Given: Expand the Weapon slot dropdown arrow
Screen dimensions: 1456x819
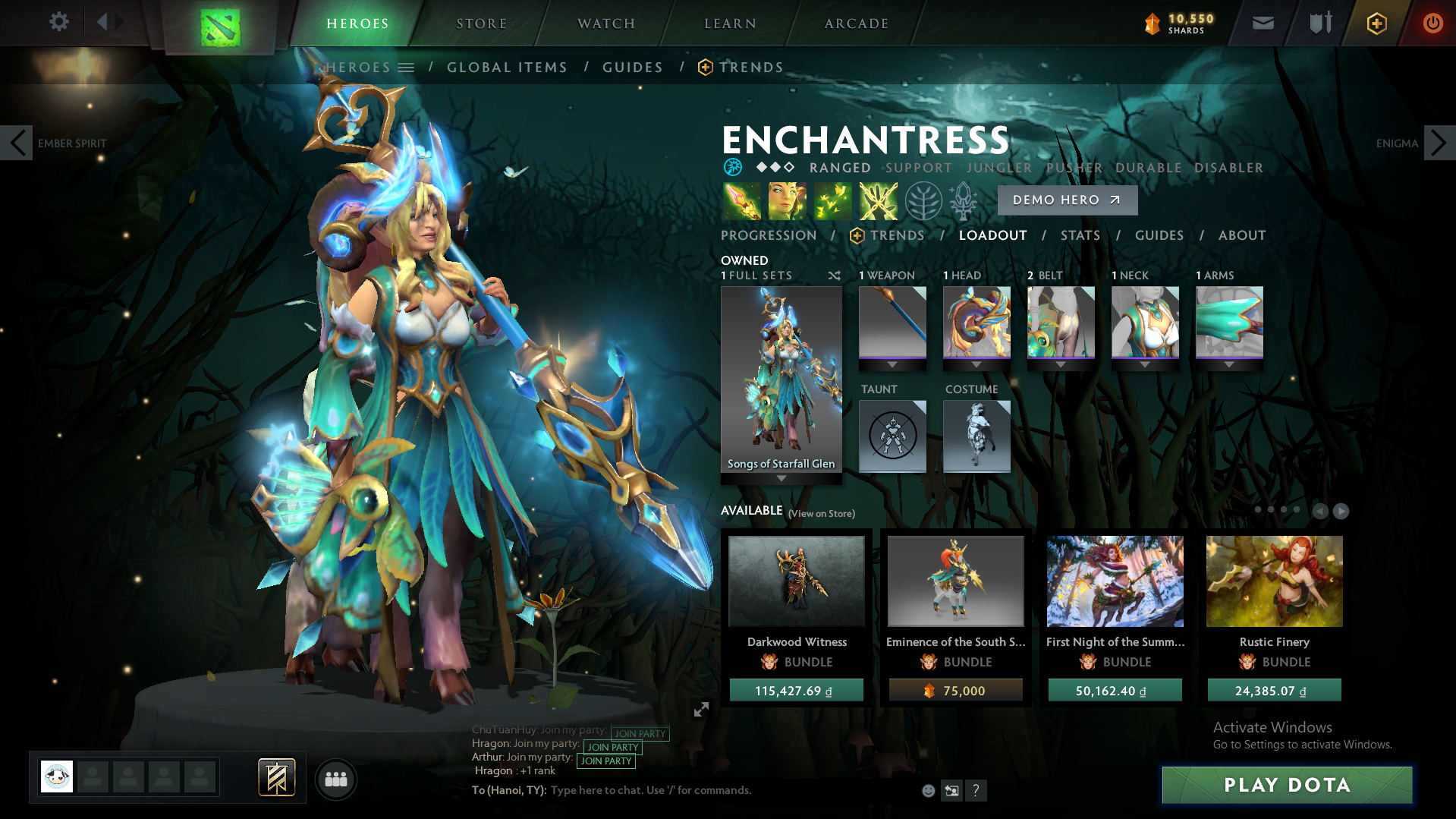Looking at the screenshot, I should click(892, 364).
